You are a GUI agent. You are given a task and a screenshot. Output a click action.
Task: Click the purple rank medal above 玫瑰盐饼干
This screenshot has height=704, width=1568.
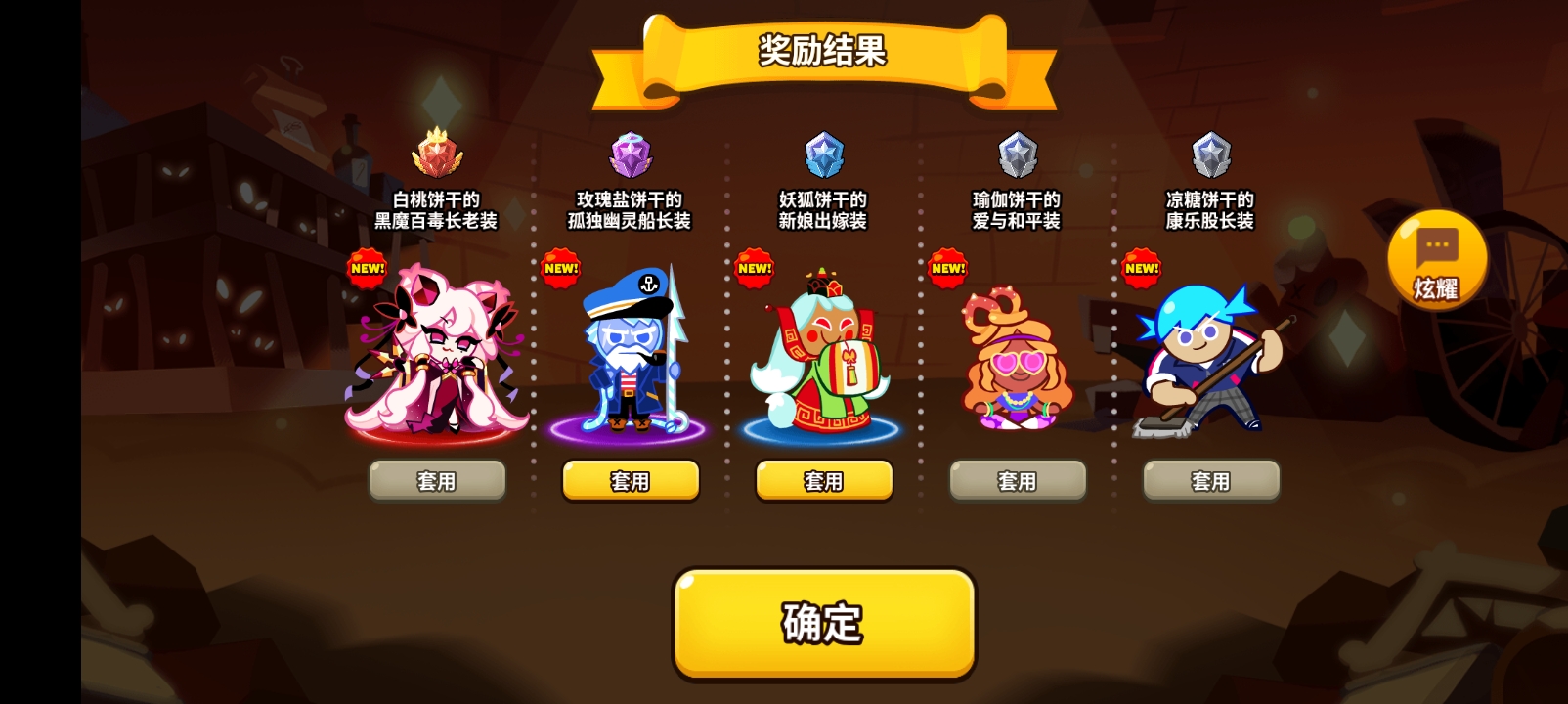point(630,154)
